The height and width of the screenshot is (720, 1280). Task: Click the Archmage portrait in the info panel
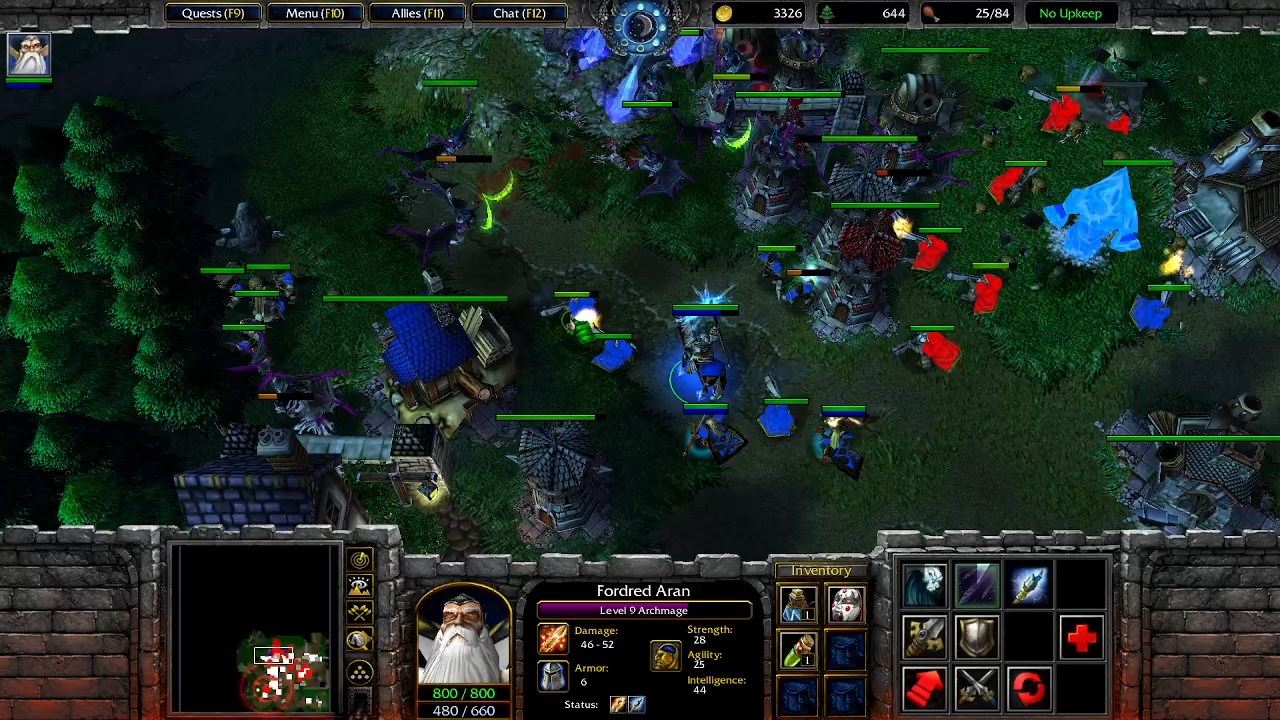point(463,635)
